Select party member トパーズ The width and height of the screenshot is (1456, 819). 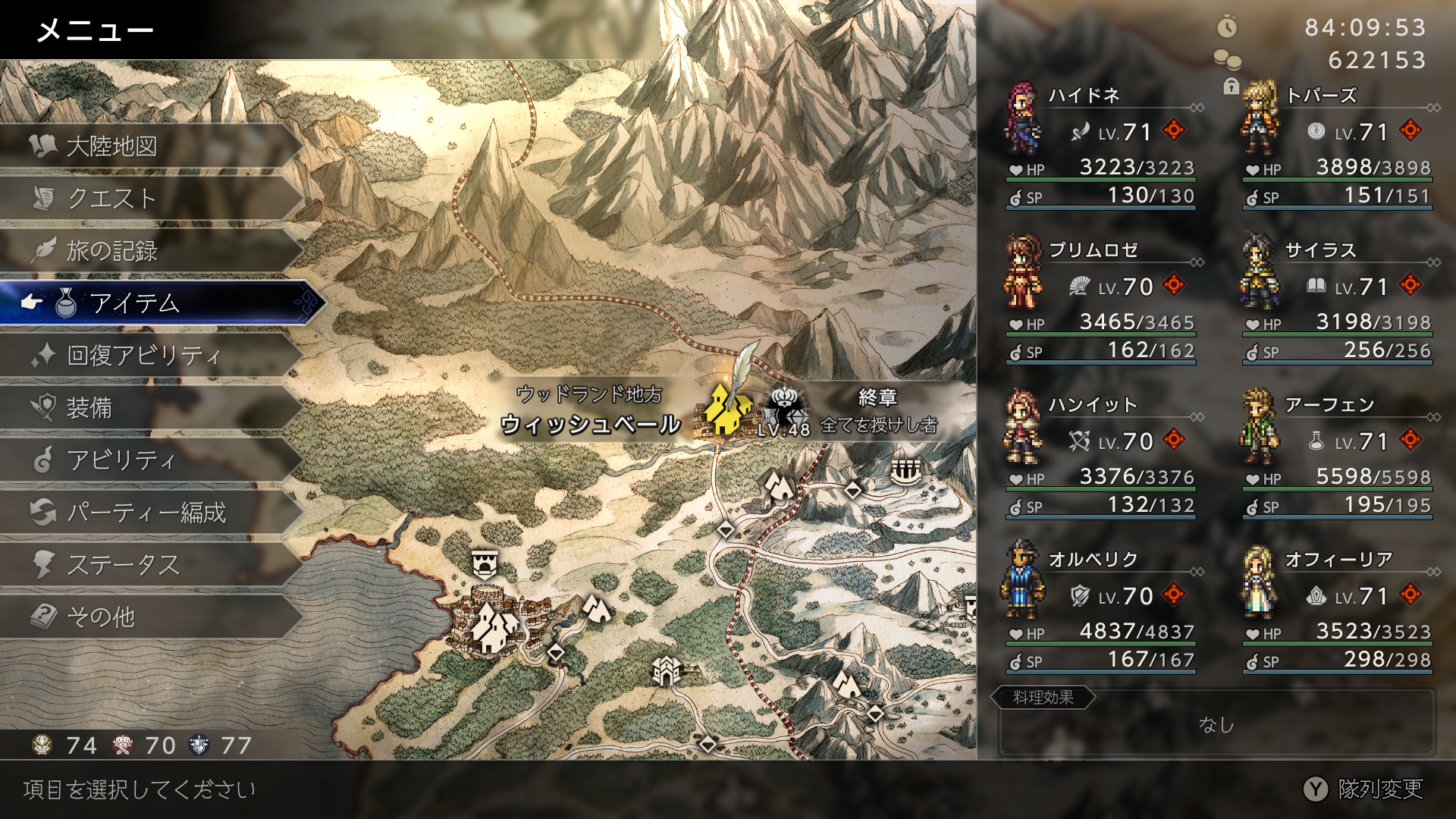pos(1338,148)
